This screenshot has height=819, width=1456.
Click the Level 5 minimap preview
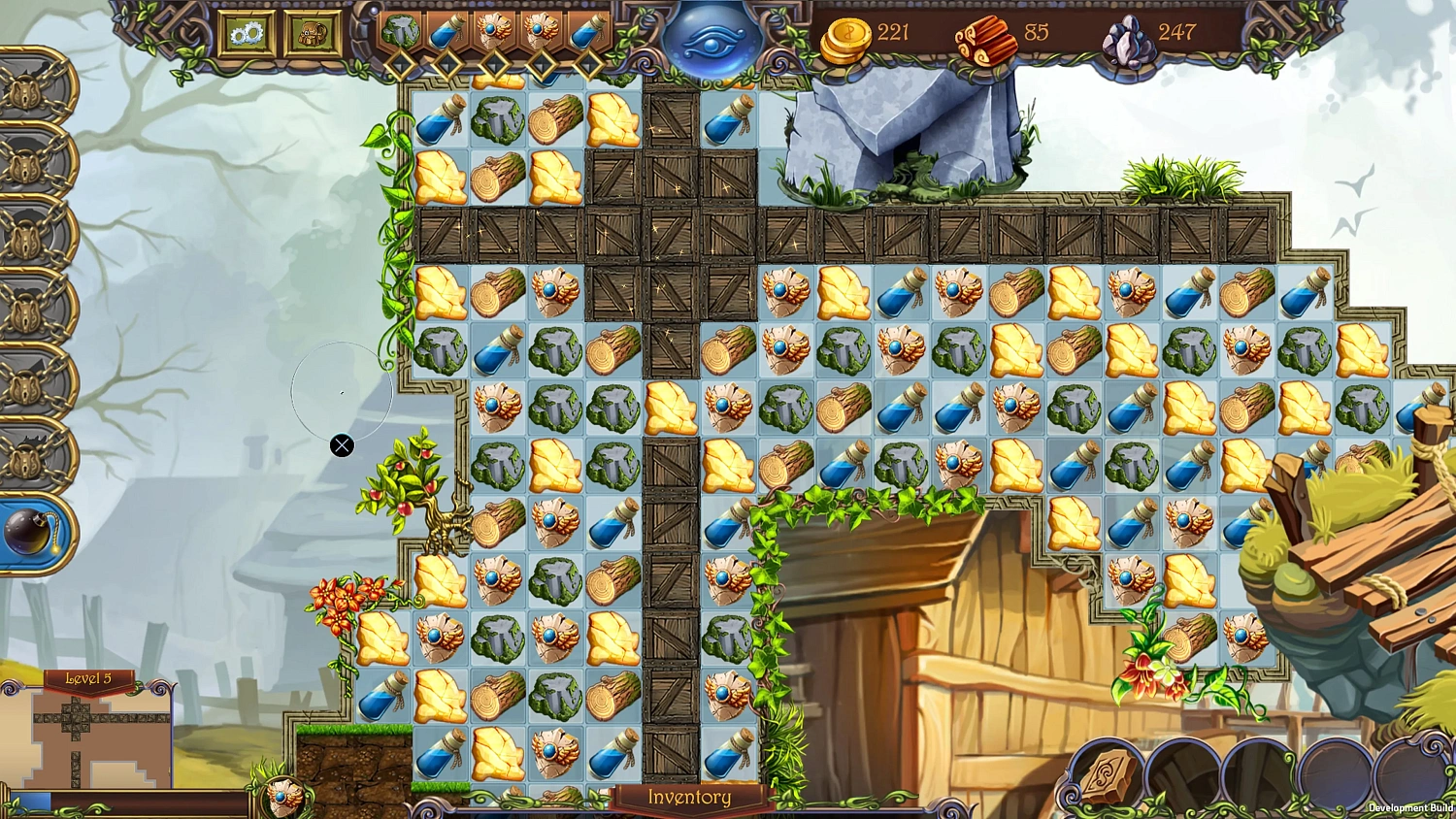click(90, 743)
